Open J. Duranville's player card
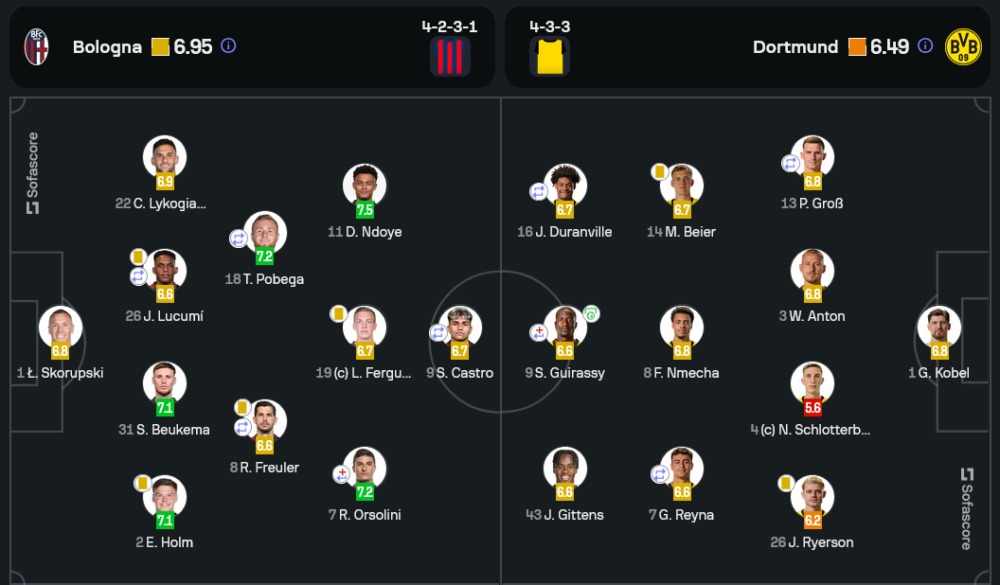 click(x=565, y=186)
